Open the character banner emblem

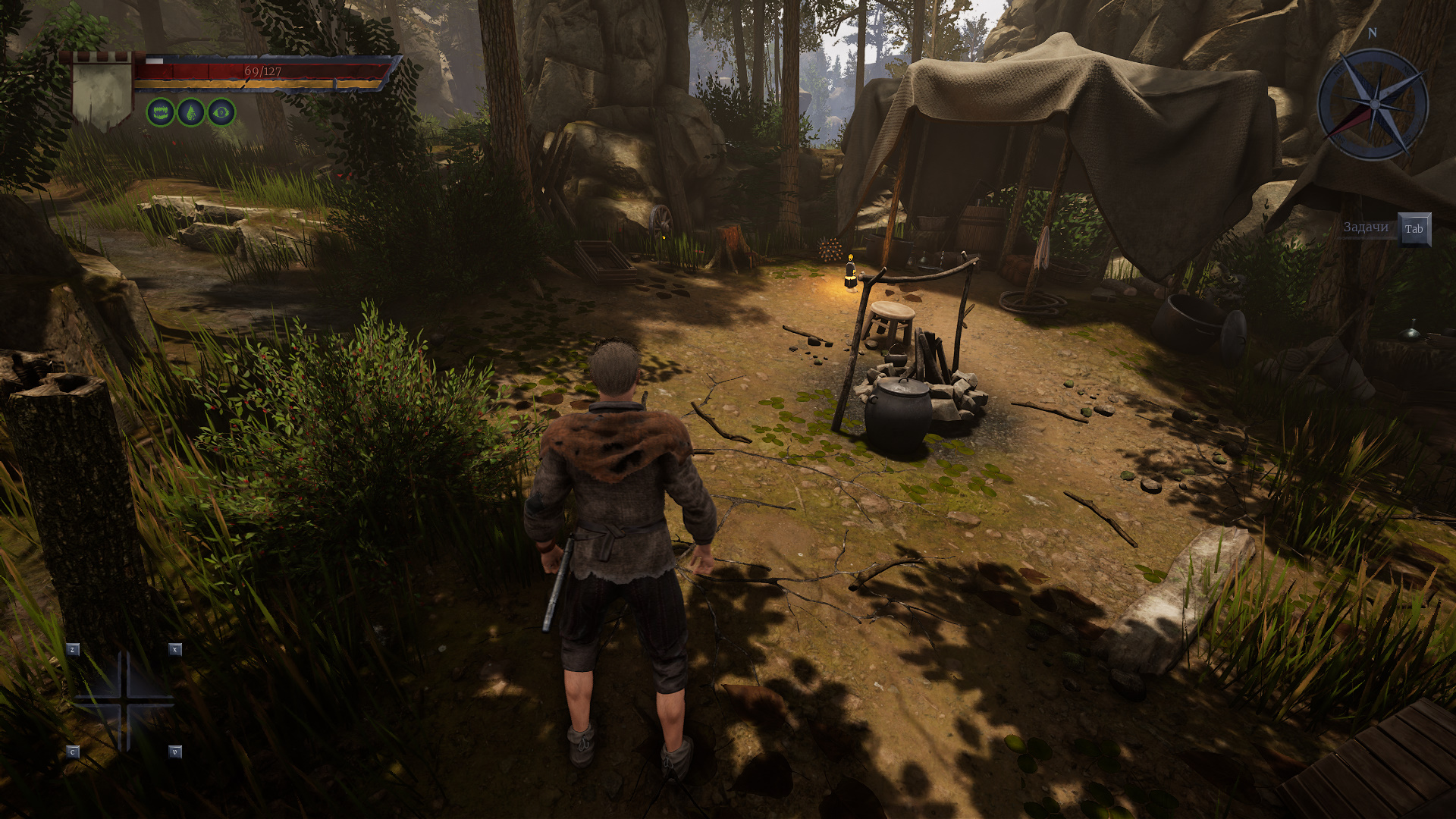(x=102, y=92)
